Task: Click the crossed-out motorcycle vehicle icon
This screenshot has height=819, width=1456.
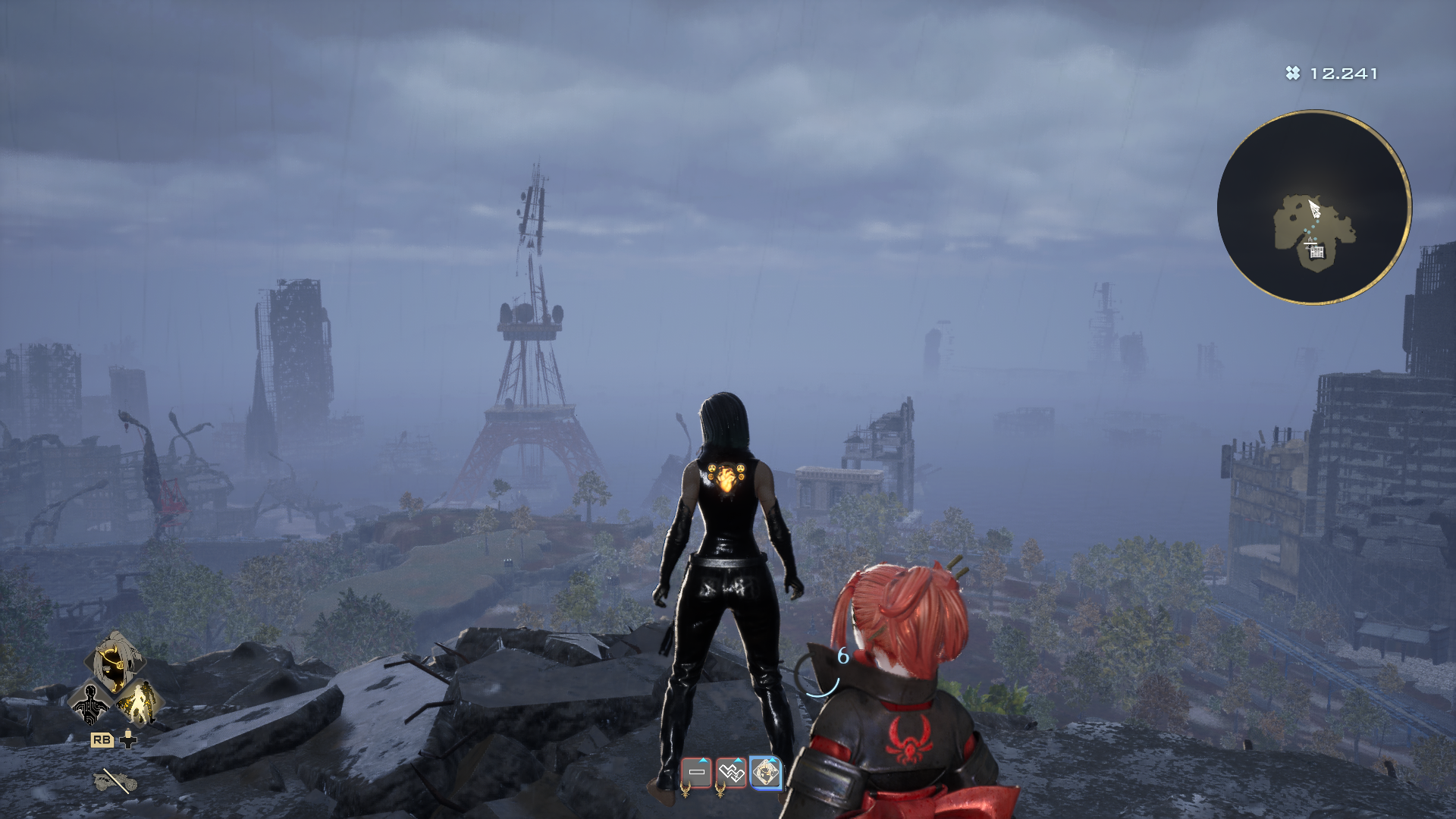Action: (115, 780)
